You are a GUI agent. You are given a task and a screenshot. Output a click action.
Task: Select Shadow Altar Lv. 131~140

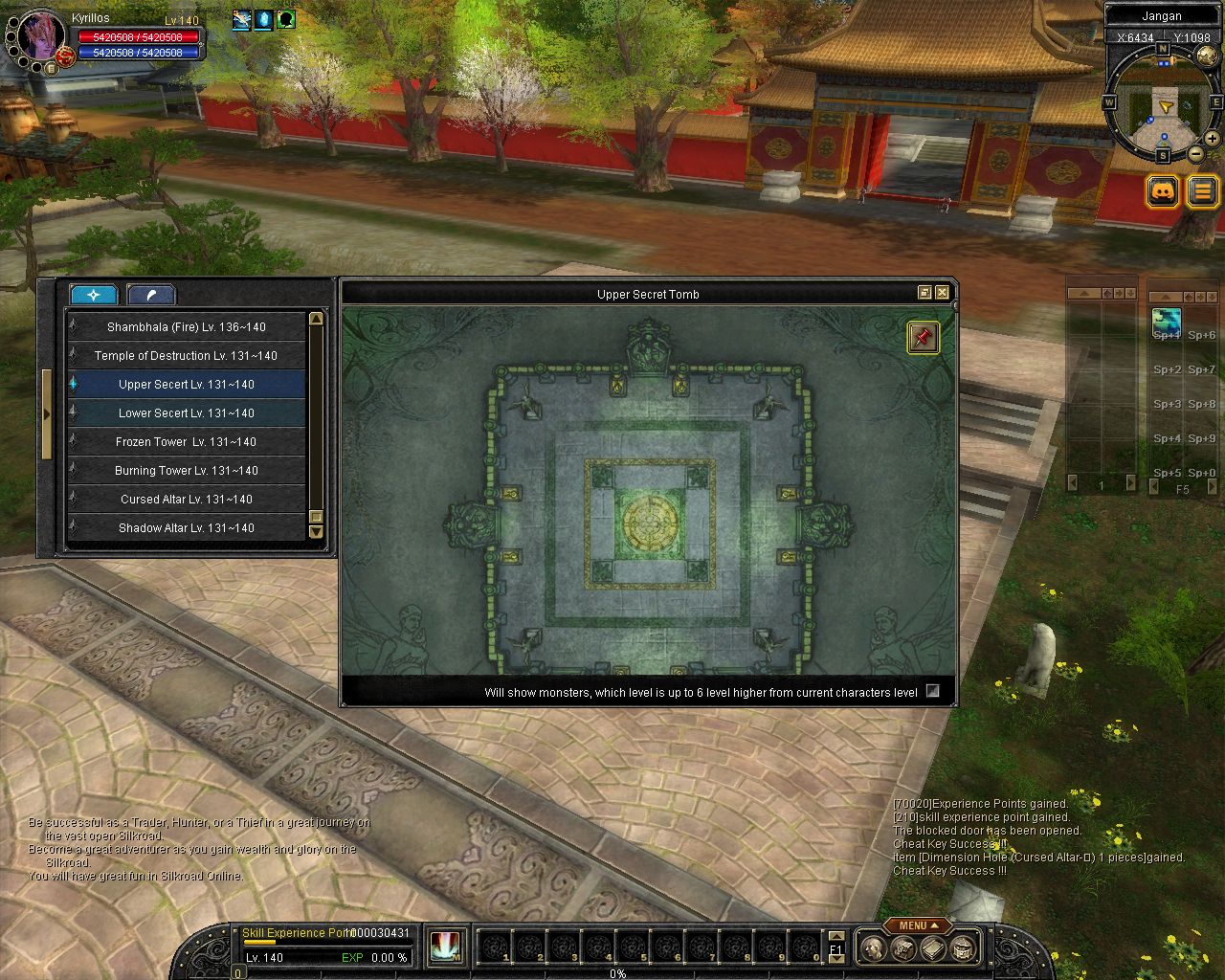pos(187,528)
